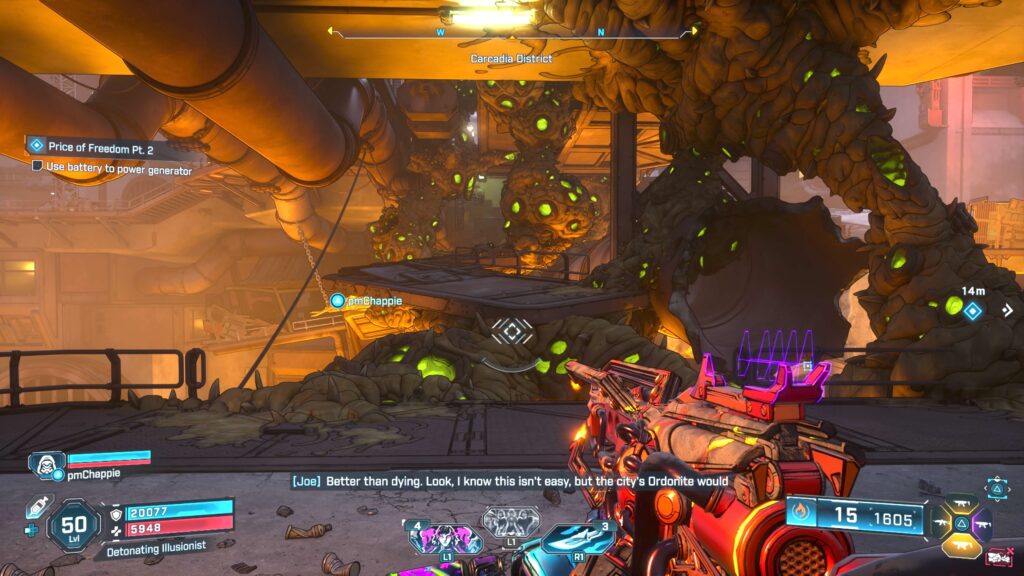Image resolution: width=1024 pixels, height=576 pixels.
Task: Activate the grey clone trio skill icon
Action: pyautogui.click(x=511, y=520)
